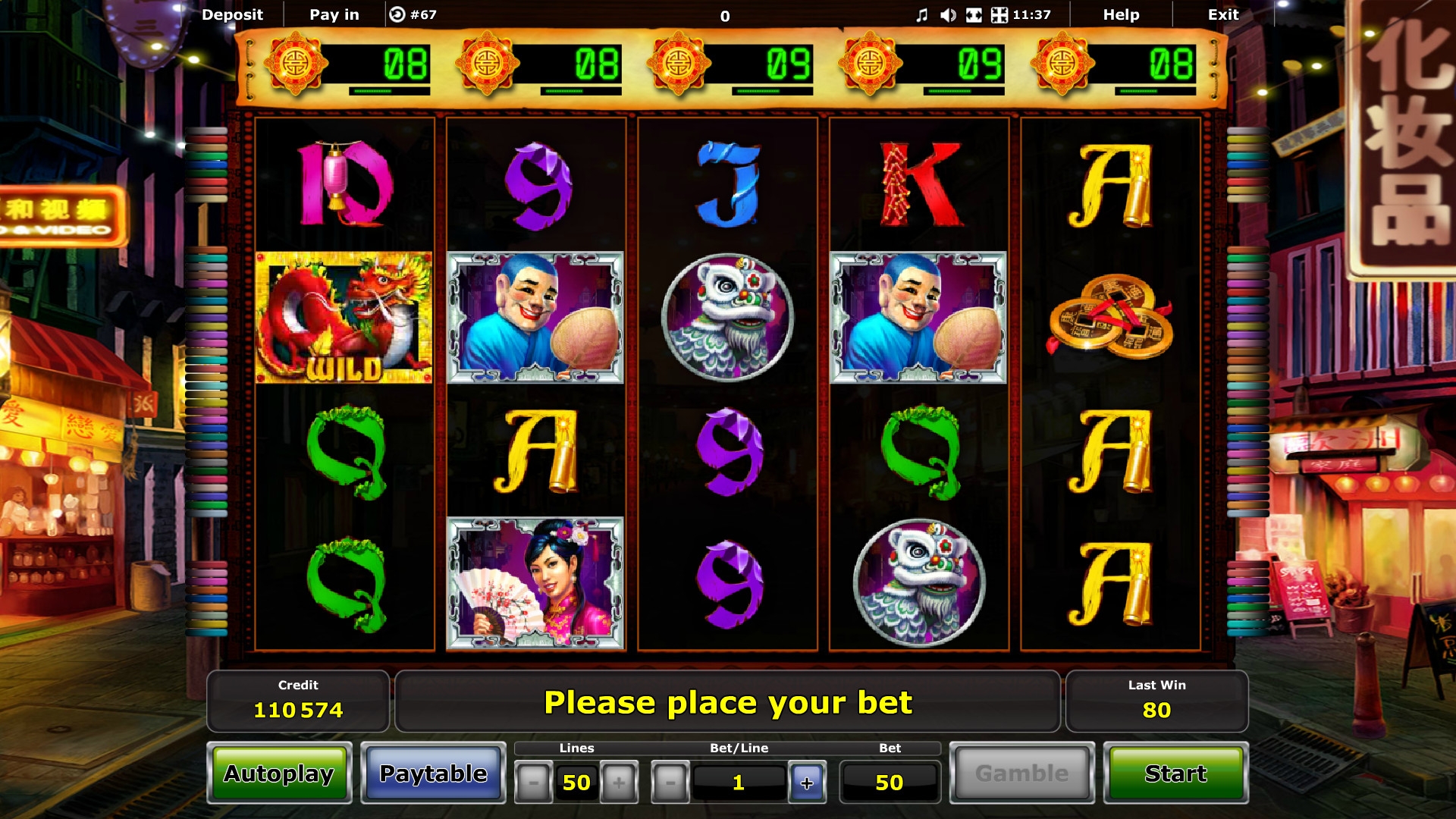Click the swirl icon next to #67
This screenshot has width=1456, height=819.
coord(397,14)
